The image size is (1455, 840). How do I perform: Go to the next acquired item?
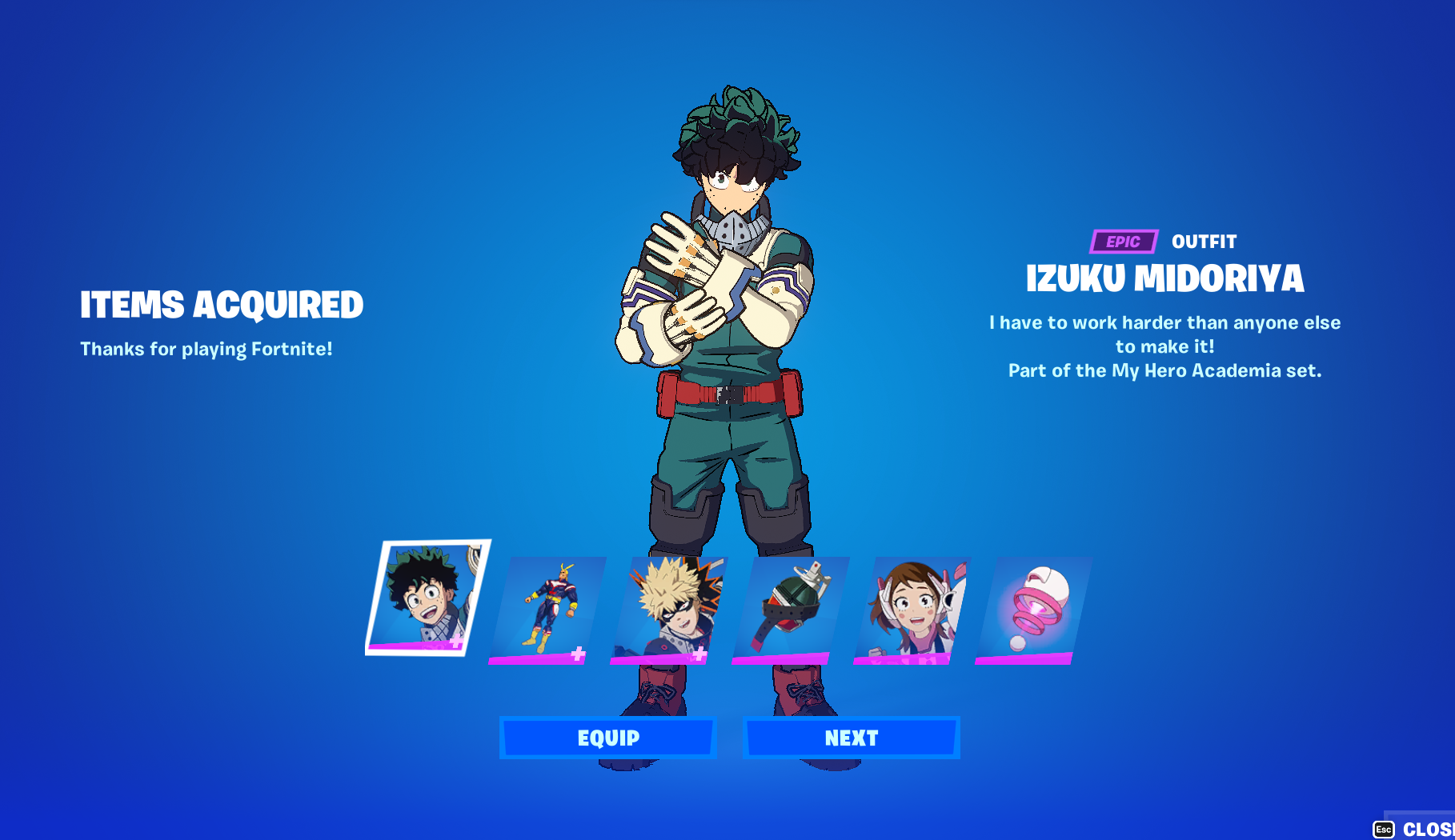(x=851, y=738)
